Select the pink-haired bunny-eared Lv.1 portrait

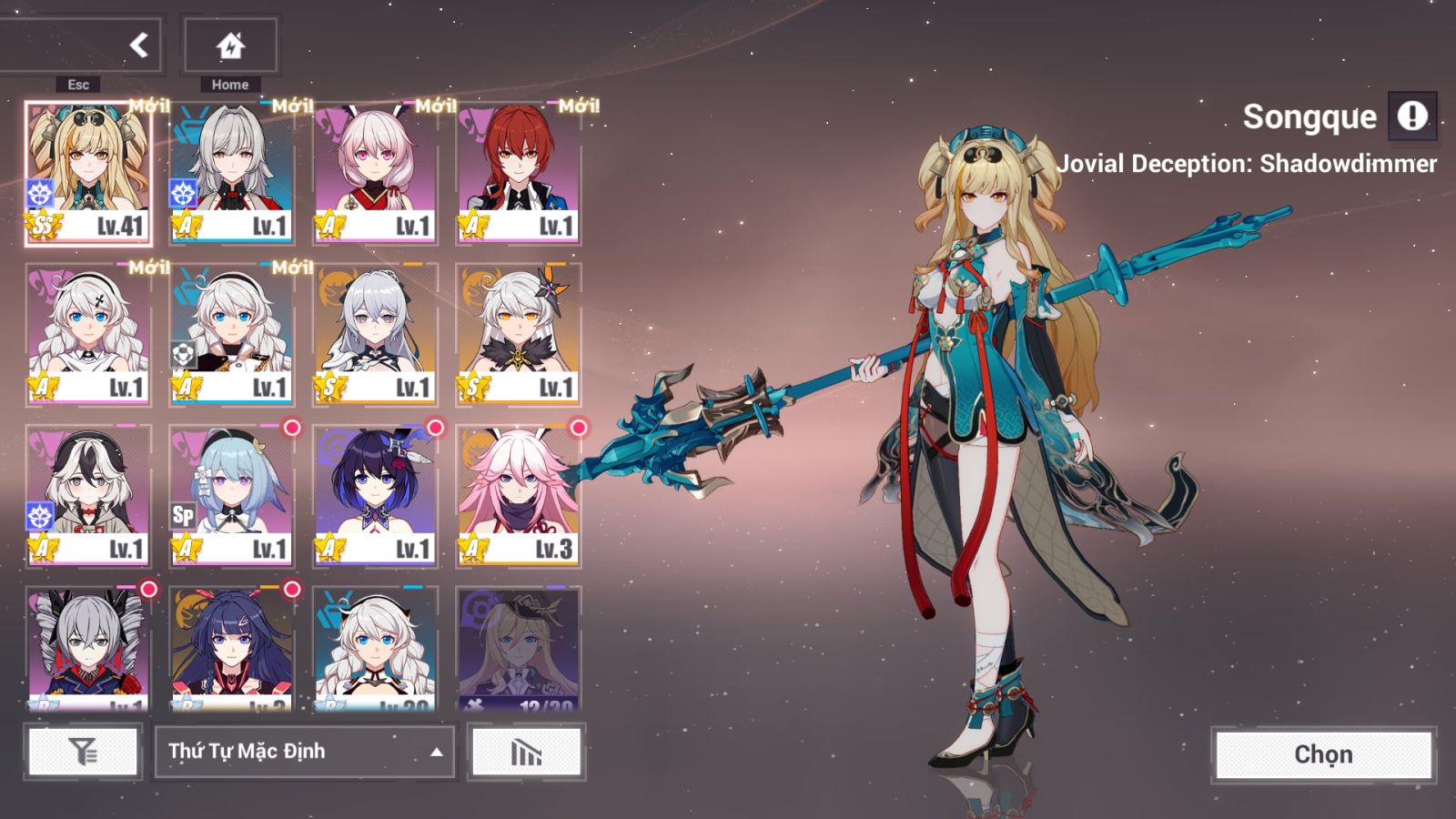(375, 173)
